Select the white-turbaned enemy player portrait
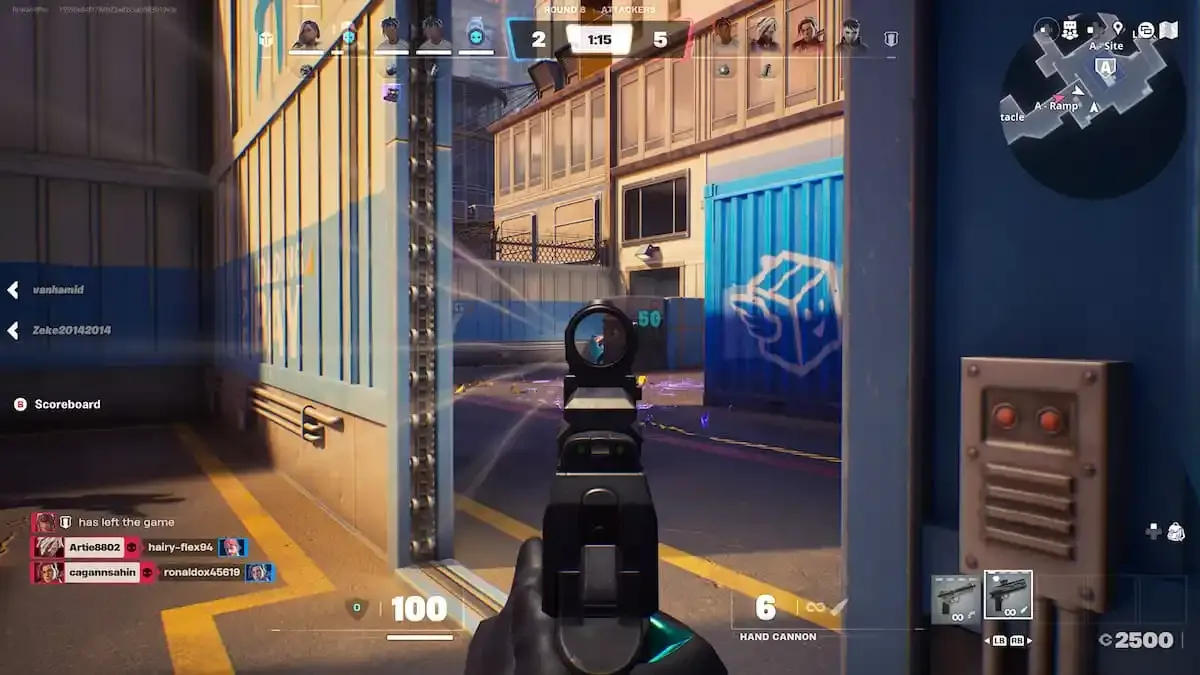Screen dimensions: 1200x675 pyautogui.click(x=765, y=35)
